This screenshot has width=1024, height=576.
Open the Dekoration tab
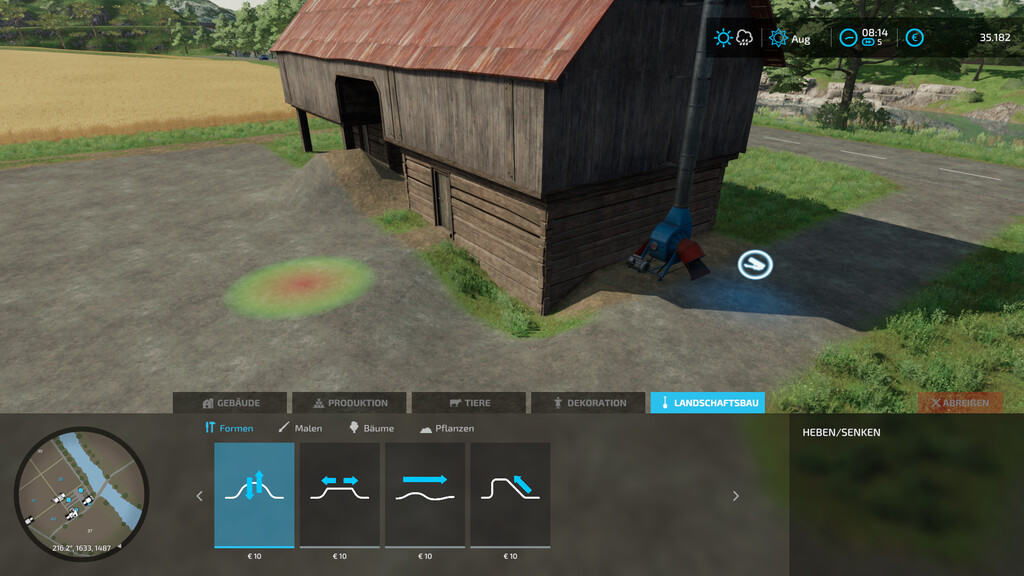[588, 403]
